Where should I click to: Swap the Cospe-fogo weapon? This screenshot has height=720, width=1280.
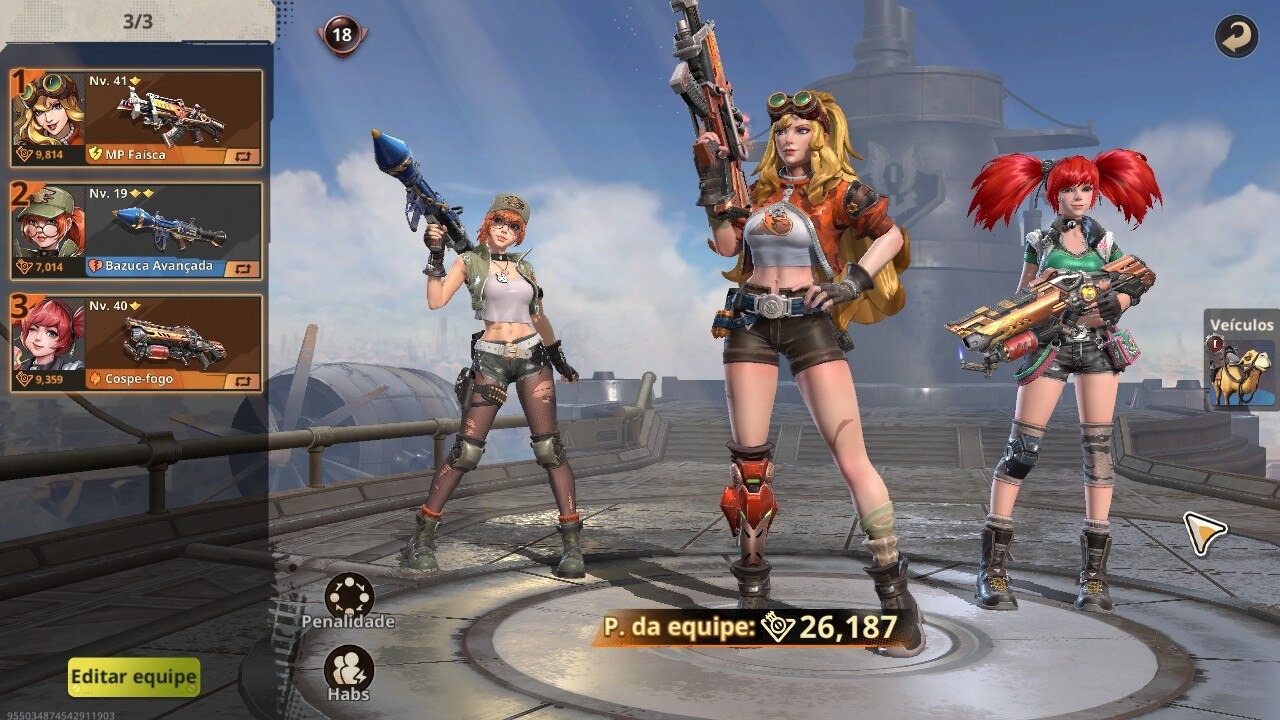(243, 381)
